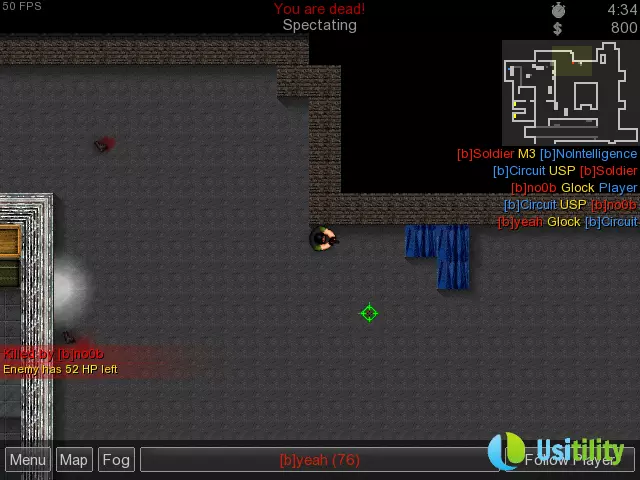Open the Map button
Screen dimensions: 640x480
(x=73, y=460)
